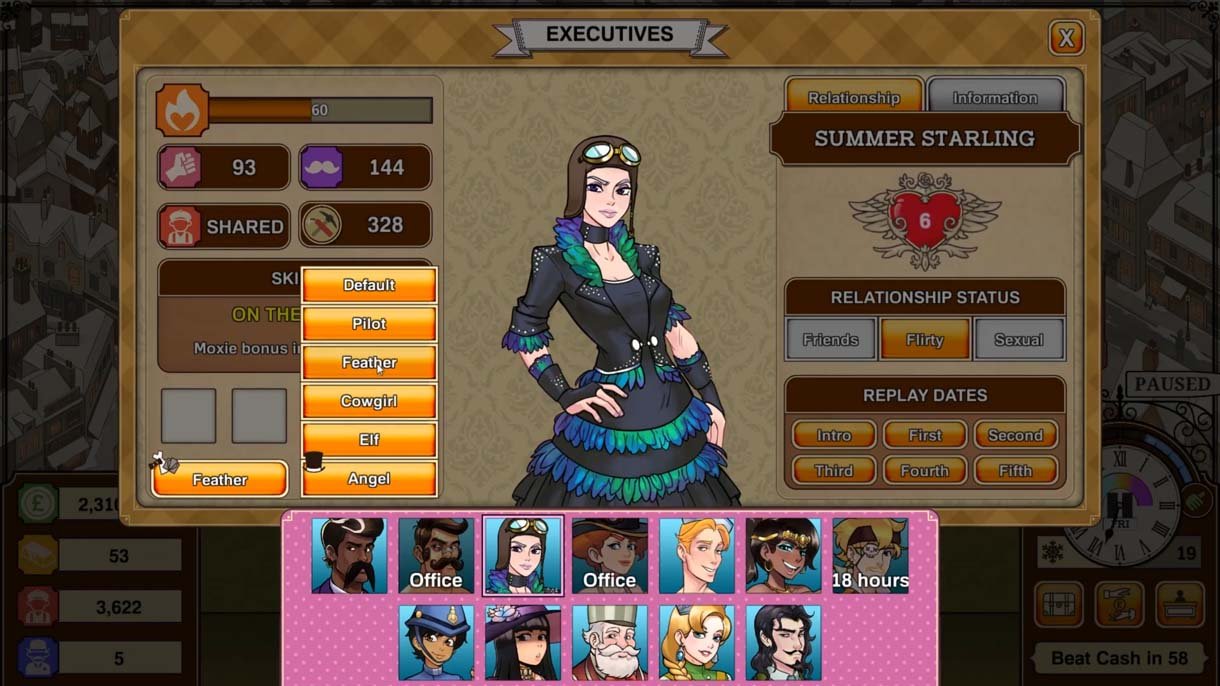
Task: Replay the Third date
Action: (x=833, y=471)
